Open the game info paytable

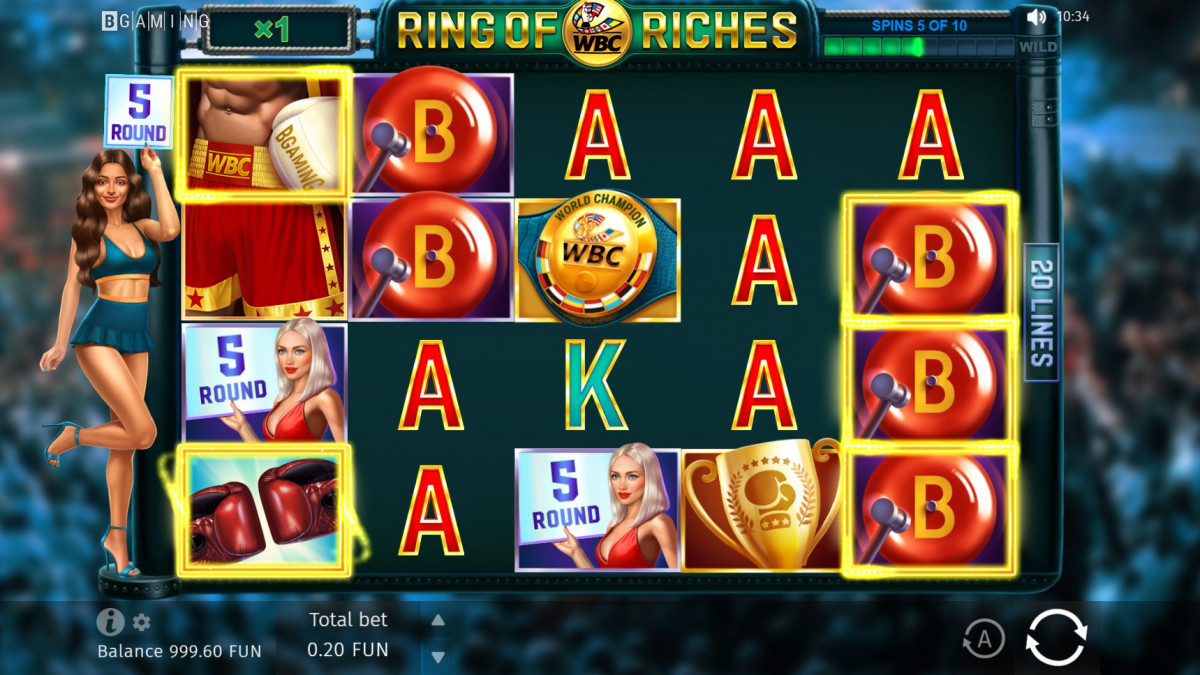[x=110, y=622]
